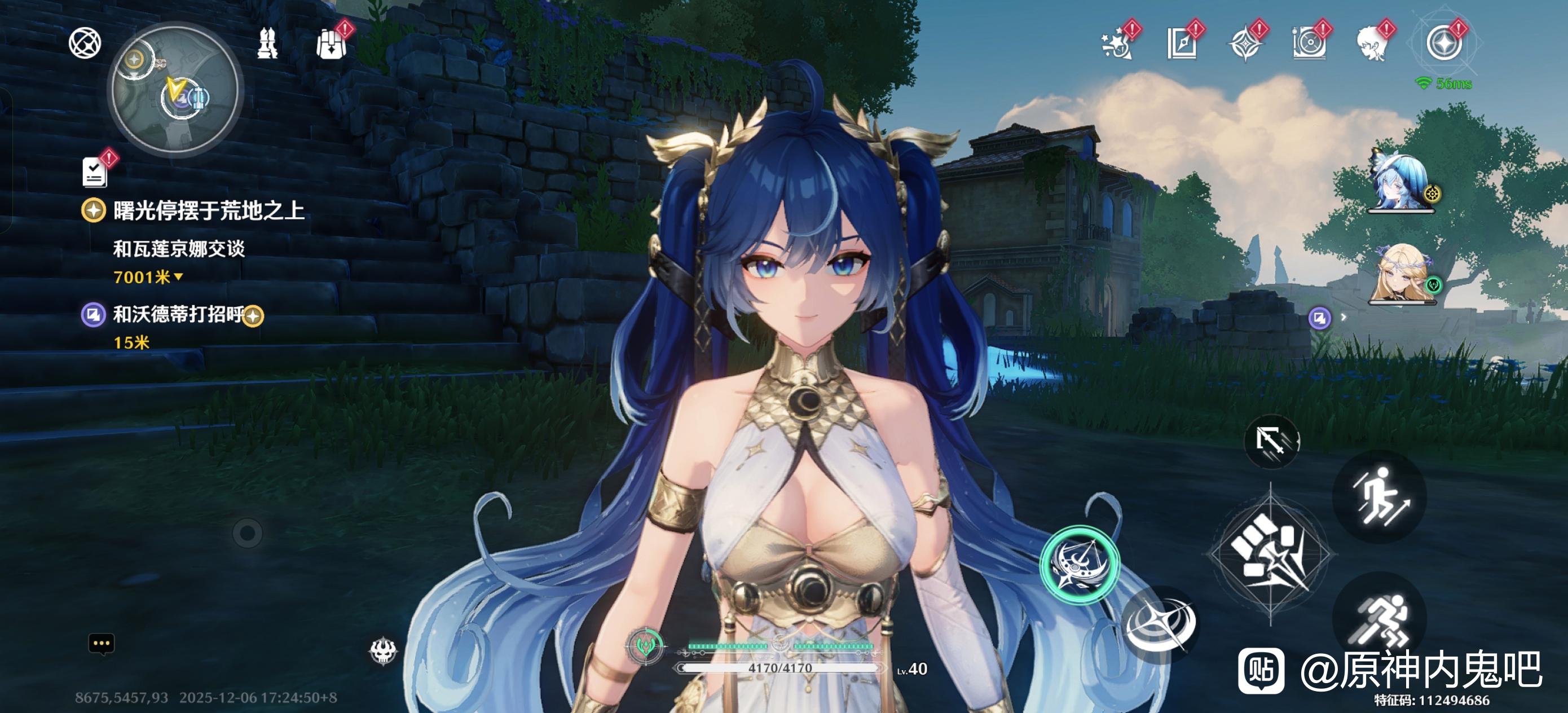Open the stars and flask event icon
The image size is (1568, 713).
pos(1117,44)
